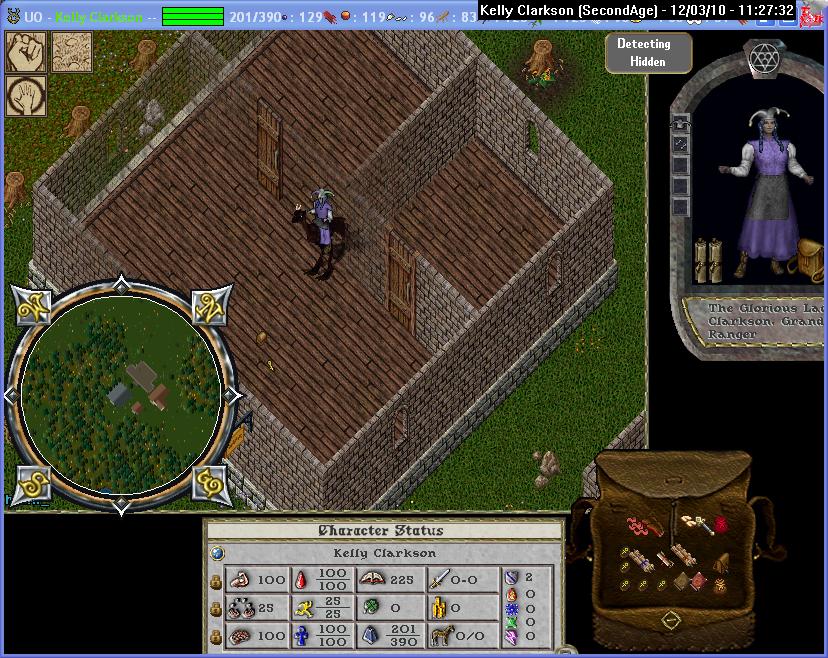This screenshot has width=828, height=658.
Task: Open the paperdoll's brown backpack icon
Action: [x=808, y=257]
